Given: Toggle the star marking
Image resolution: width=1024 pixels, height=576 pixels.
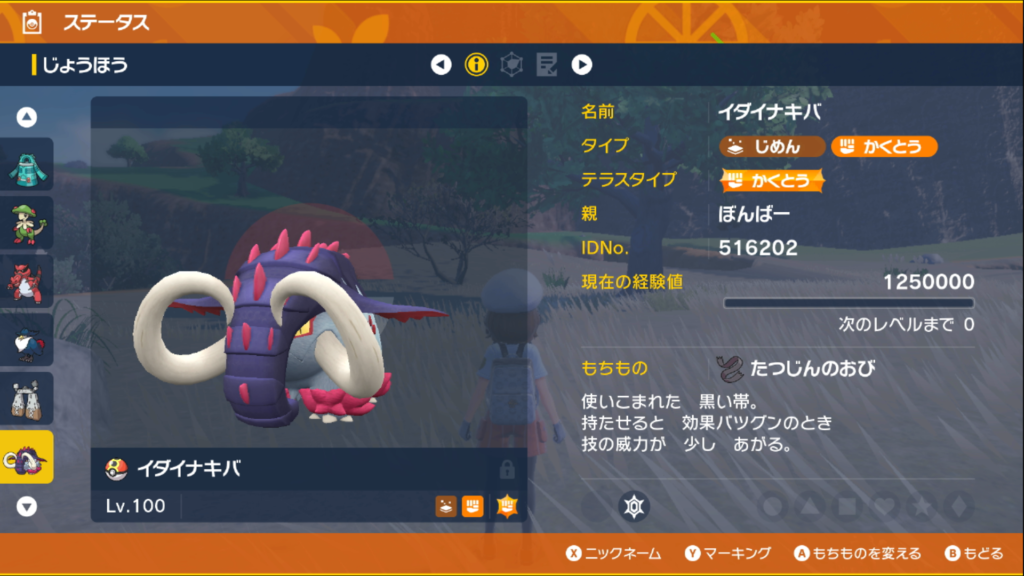Looking at the screenshot, I should [x=920, y=506].
